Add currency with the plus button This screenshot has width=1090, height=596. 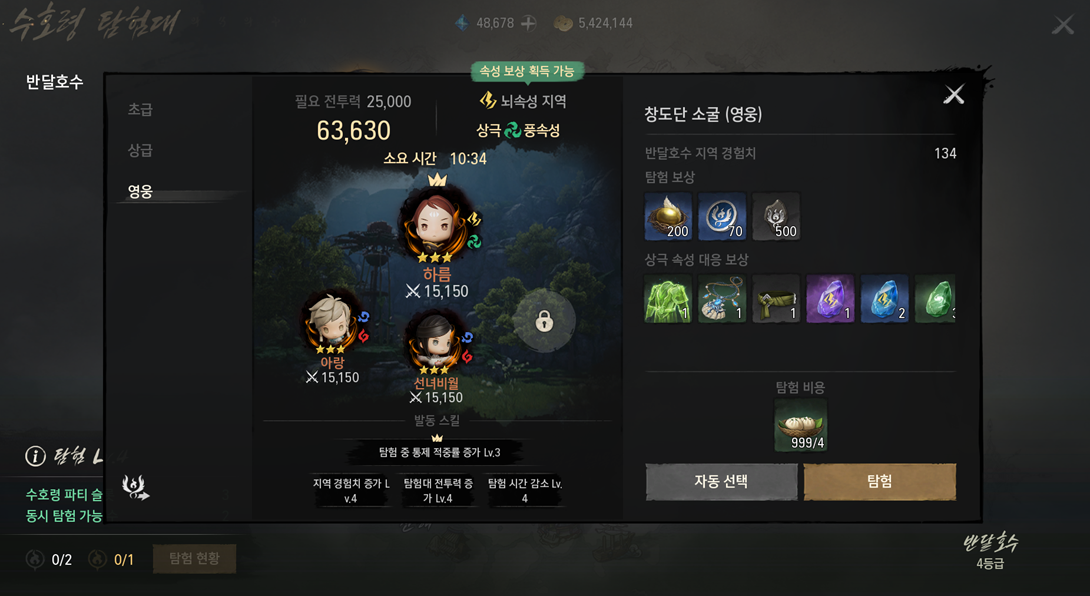529,23
